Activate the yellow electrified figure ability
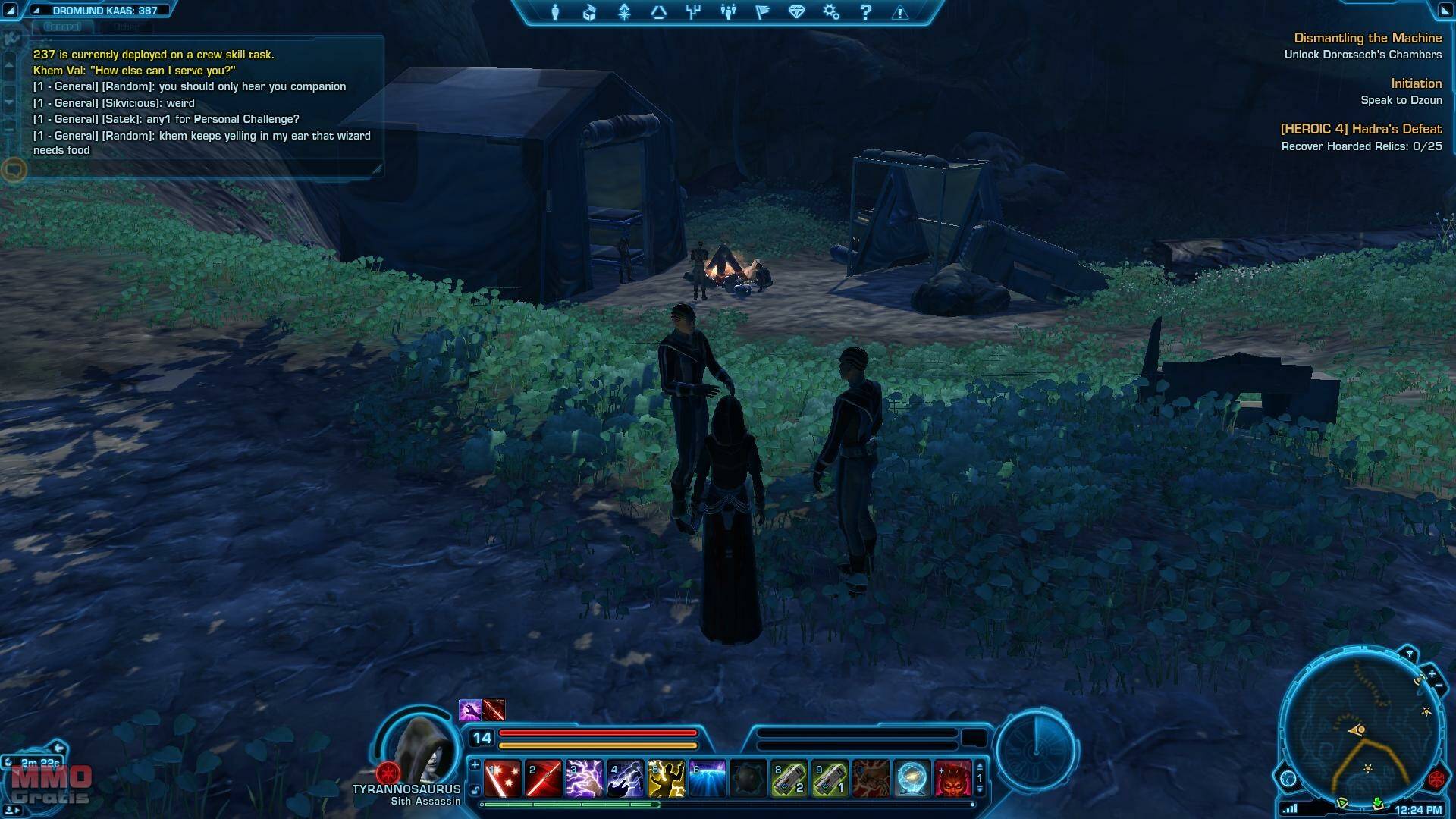 [666, 779]
